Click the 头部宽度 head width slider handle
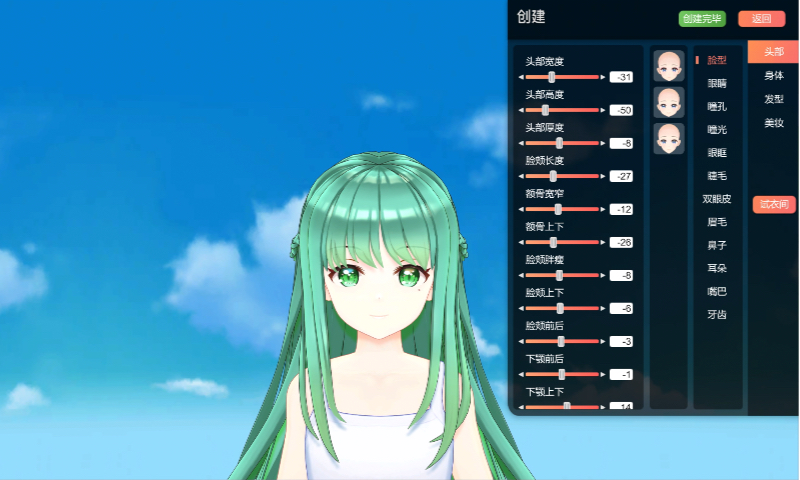Image resolution: width=800 pixels, height=480 pixels. pos(552,77)
